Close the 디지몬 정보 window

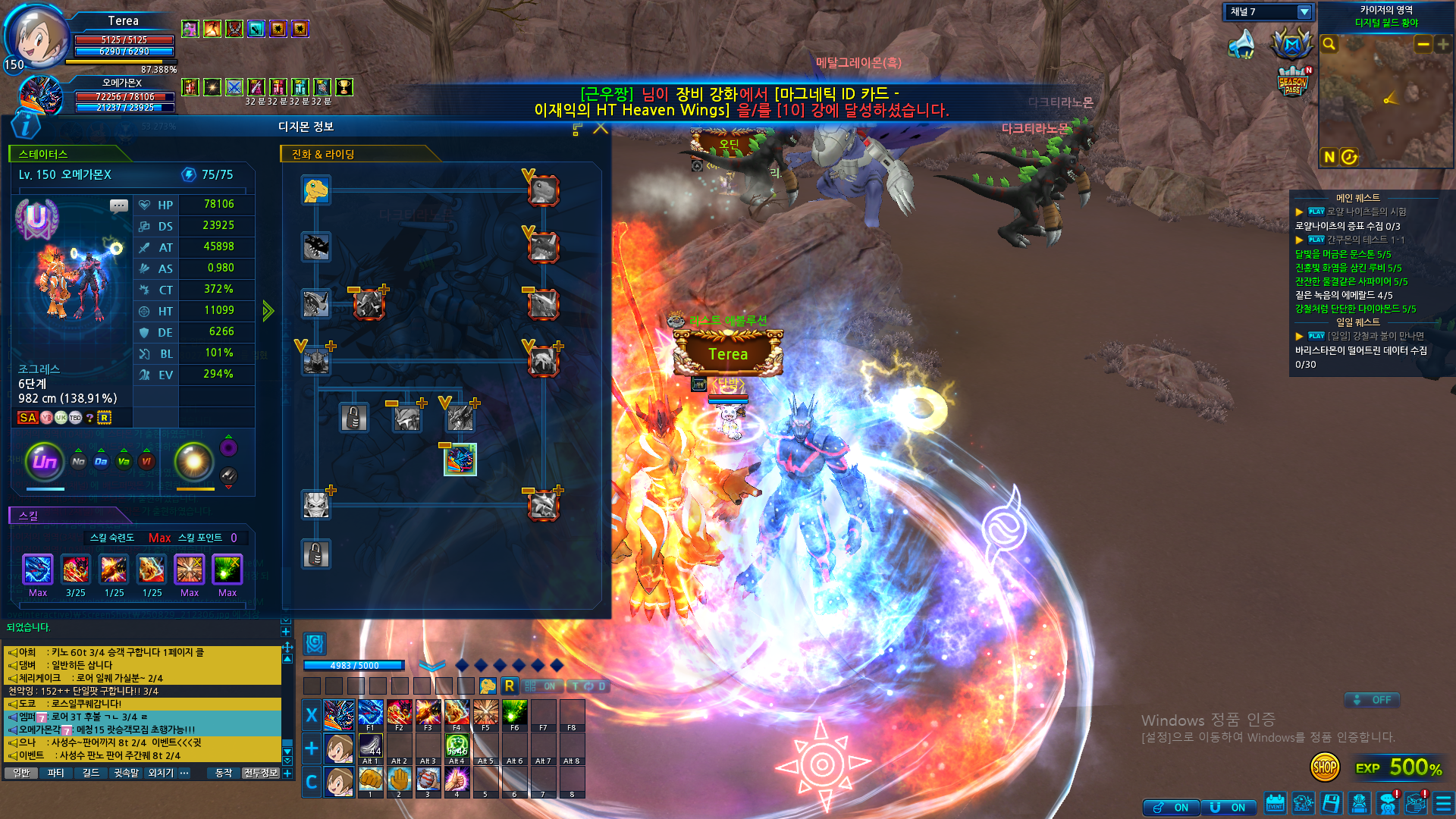pos(601,128)
